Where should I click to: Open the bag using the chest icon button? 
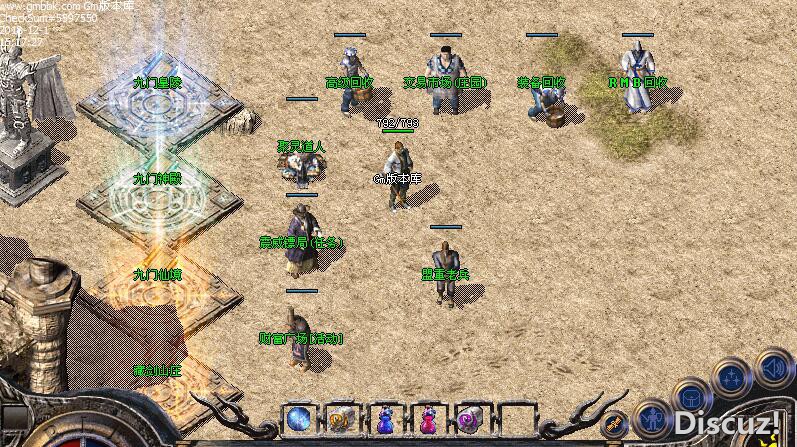692,397
